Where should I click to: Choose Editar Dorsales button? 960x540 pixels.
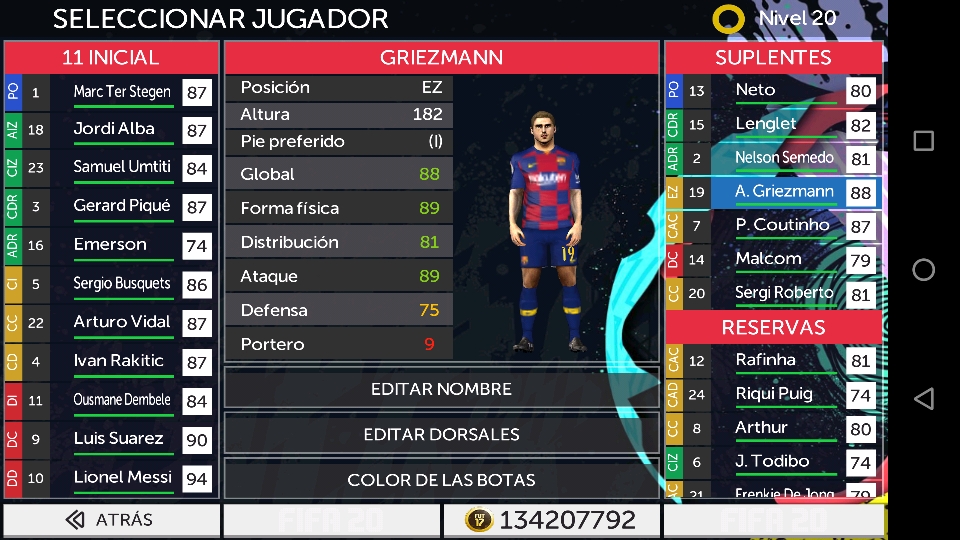441,434
